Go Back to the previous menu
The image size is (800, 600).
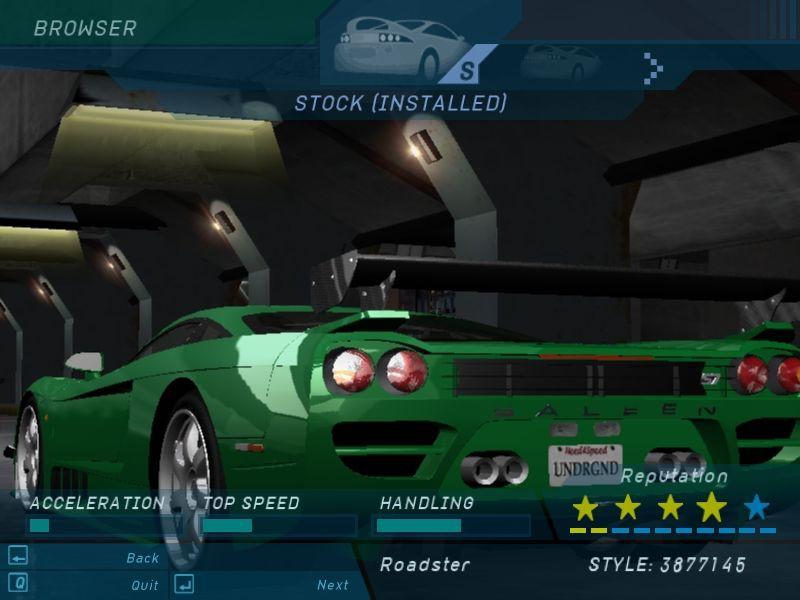click(x=143, y=558)
